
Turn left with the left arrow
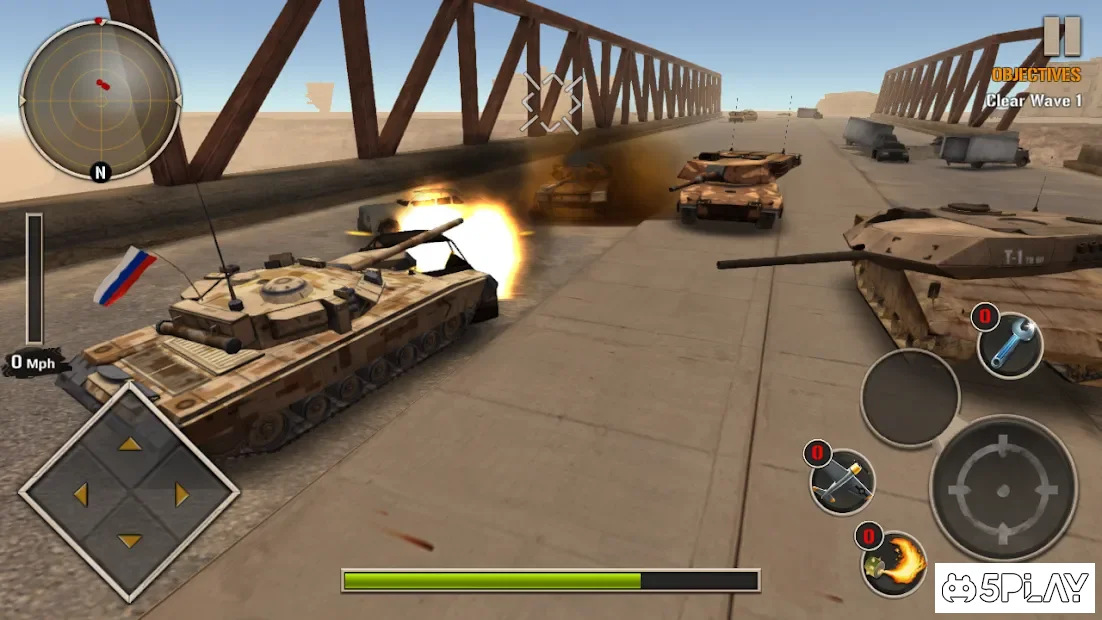coord(80,494)
